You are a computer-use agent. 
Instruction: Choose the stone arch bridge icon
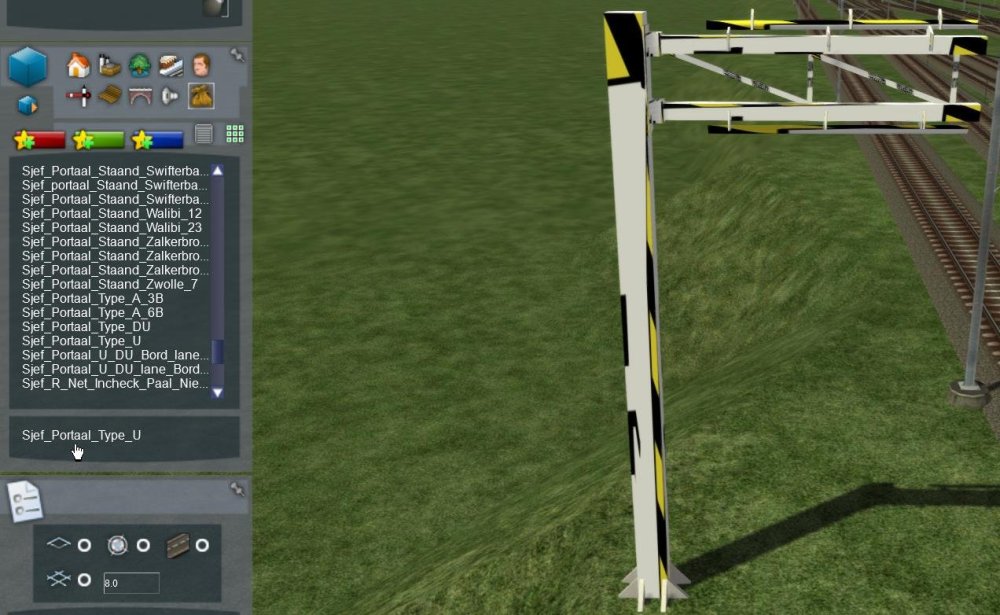[x=140, y=96]
